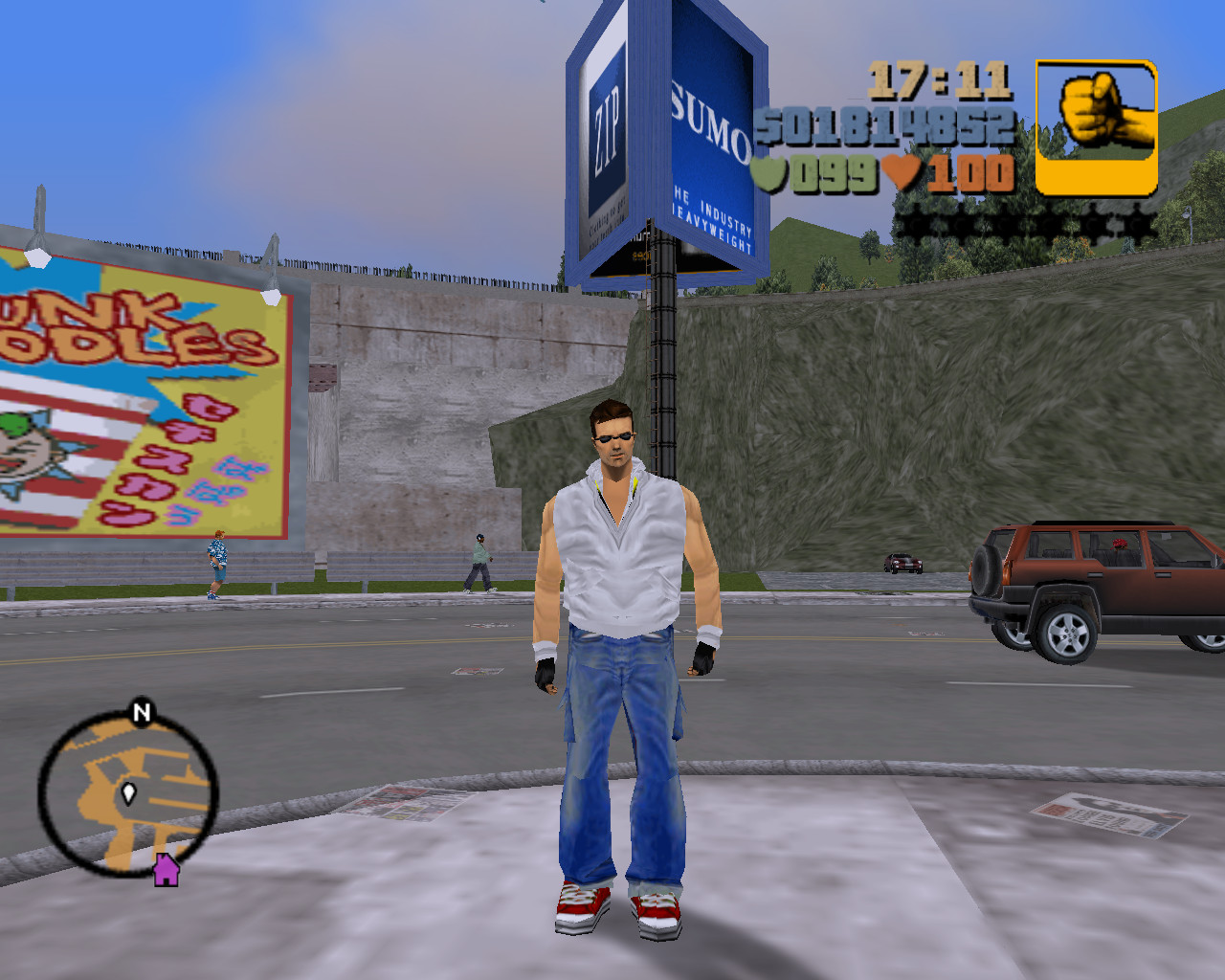
Task: Click the N compass indicator on the radar
Action: click(140, 713)
